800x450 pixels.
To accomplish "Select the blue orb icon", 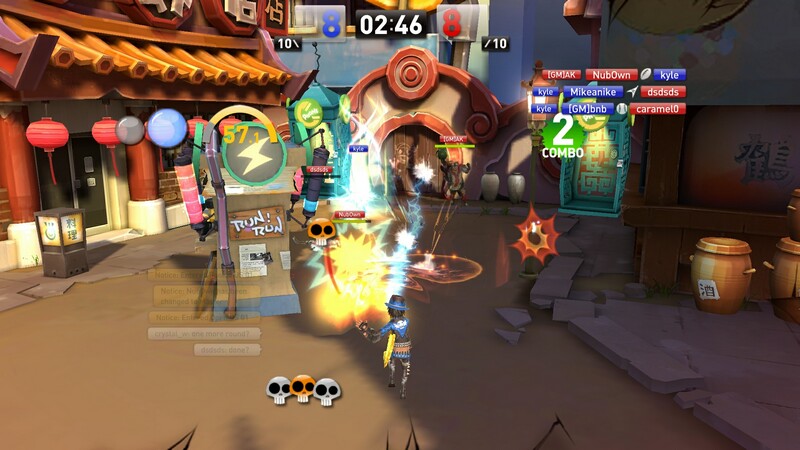I will pyautogui.click(x=167, y=128).
